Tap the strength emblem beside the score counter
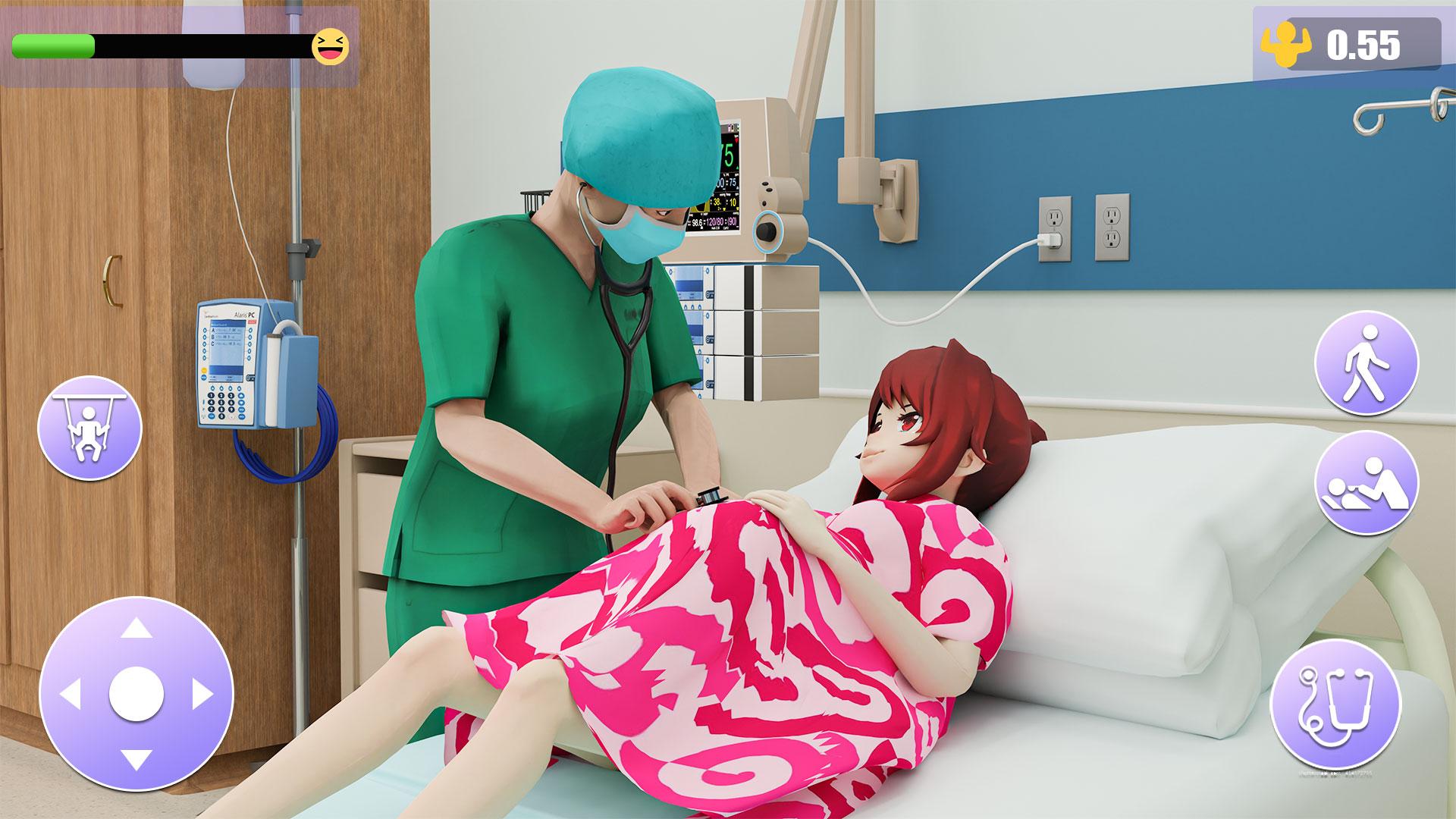 pyautogui.click(x=1287, y=43)
